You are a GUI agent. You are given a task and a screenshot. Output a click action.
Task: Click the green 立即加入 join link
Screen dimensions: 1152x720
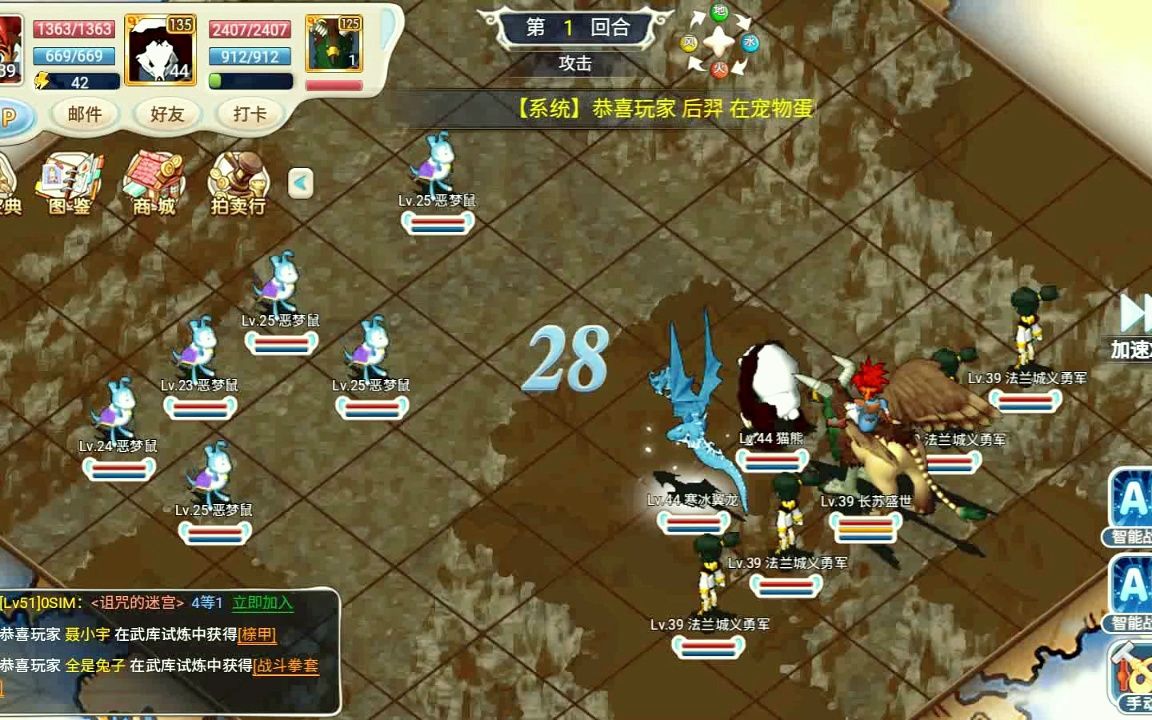262,602
